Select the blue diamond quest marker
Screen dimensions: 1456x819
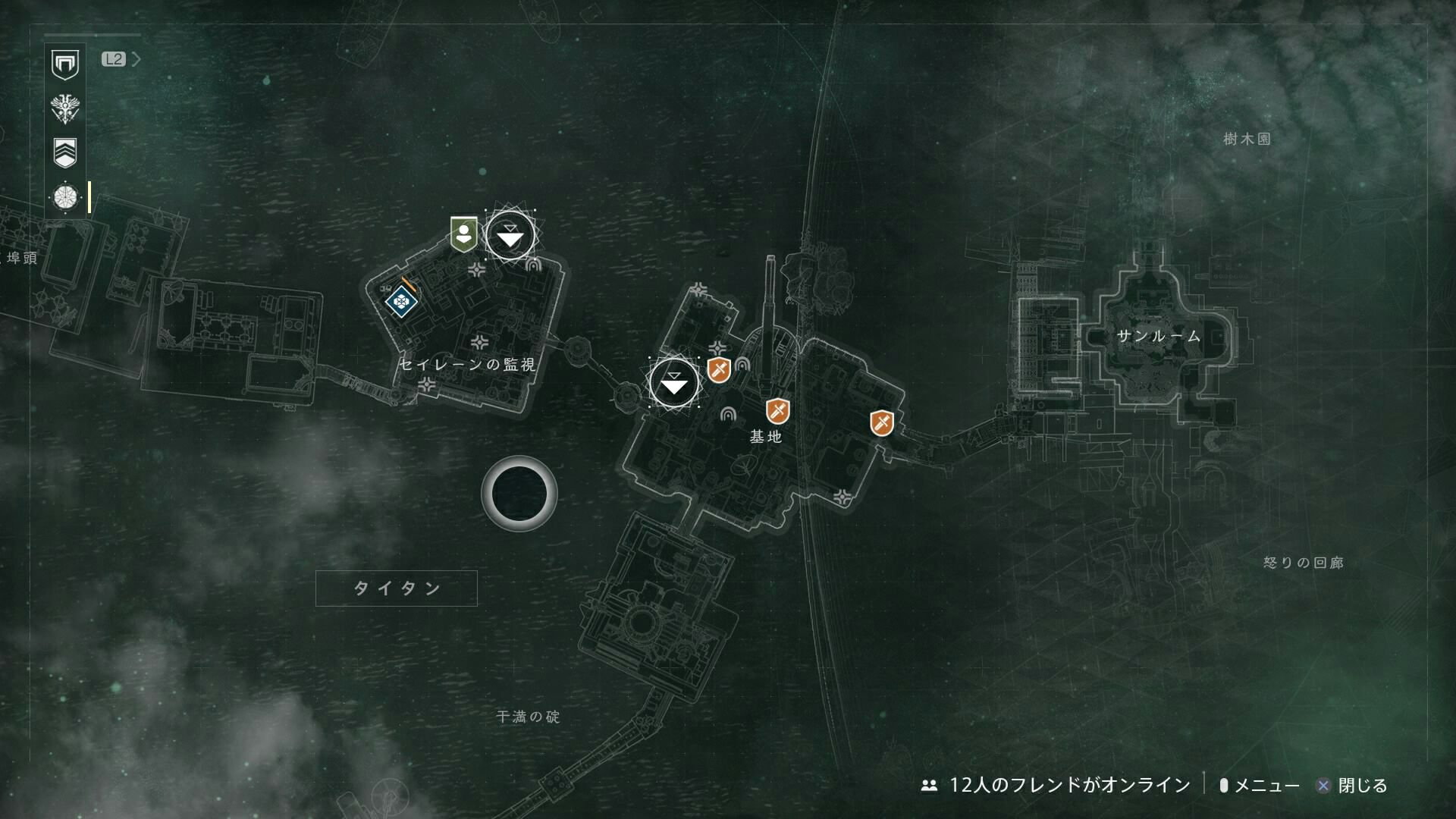pyautogui.click(x=401, y=303)
